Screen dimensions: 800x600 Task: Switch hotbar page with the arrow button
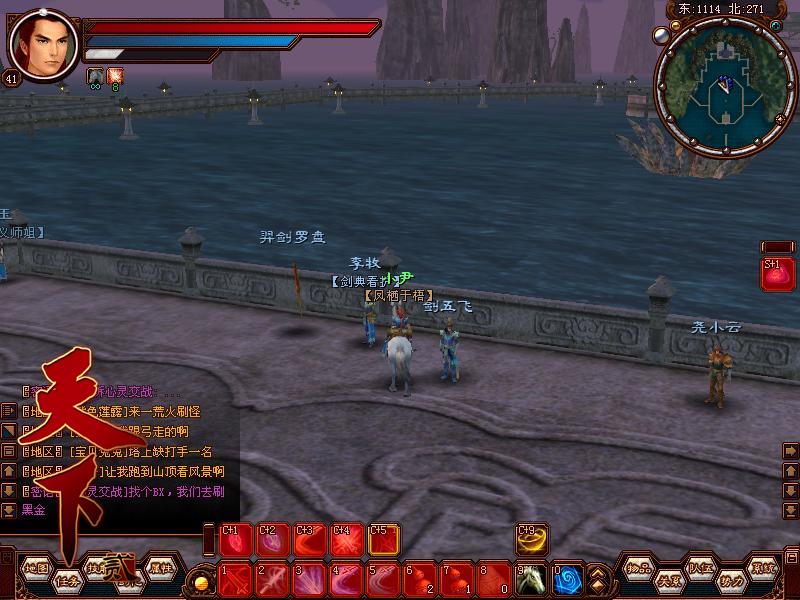coord(597,578)
